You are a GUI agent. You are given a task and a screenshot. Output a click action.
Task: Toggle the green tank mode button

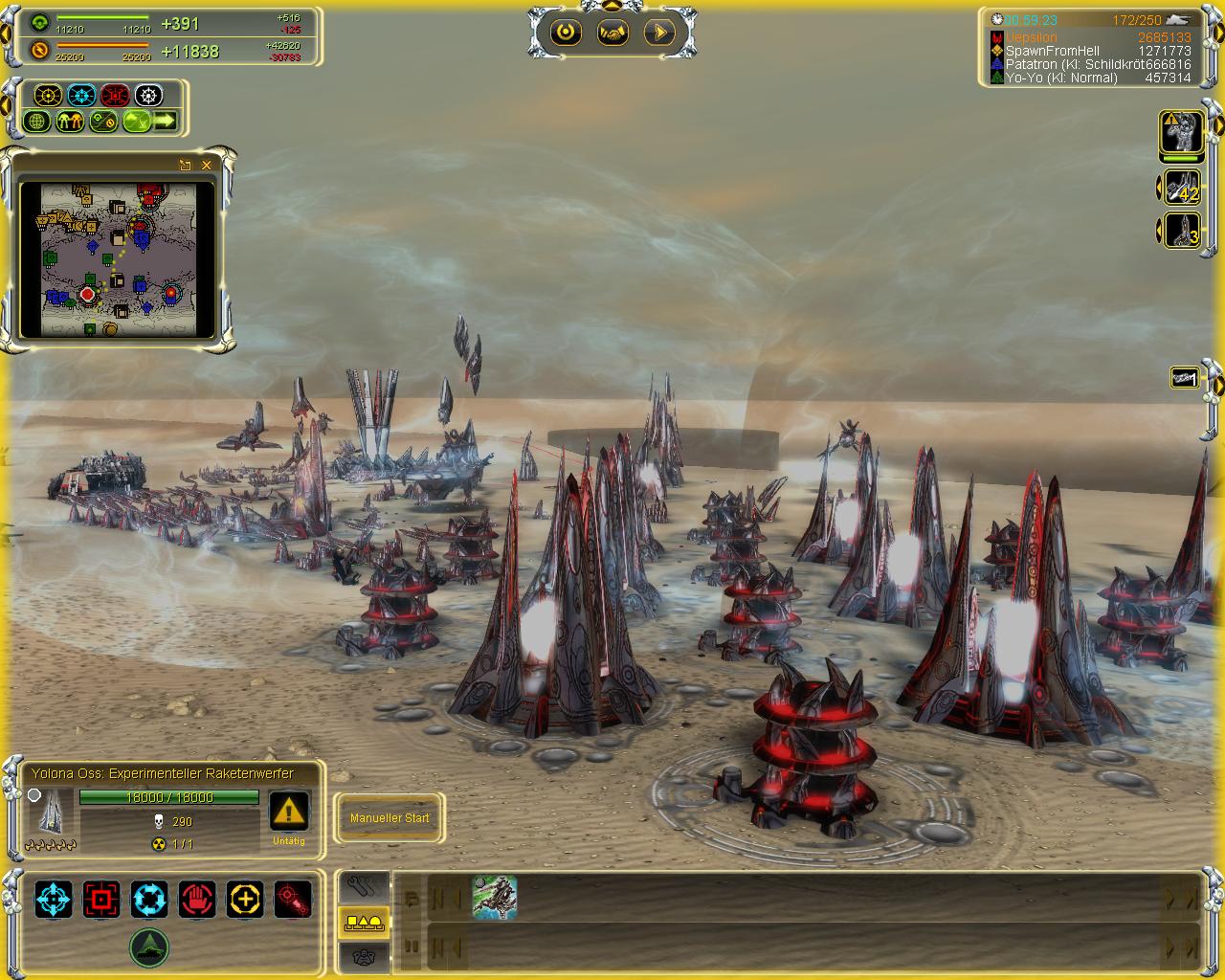click(149, 947)
